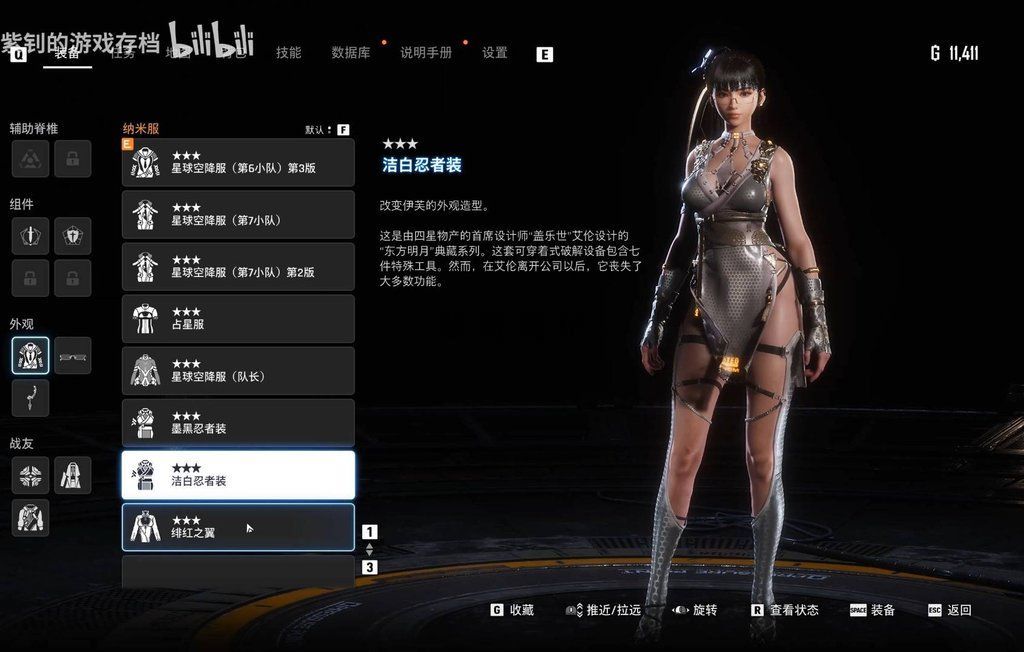Image resolution: width=1024 pixels, height=652 pixels.
Task: Select the 墨黑忍者装 outfit
Action: 238,423
